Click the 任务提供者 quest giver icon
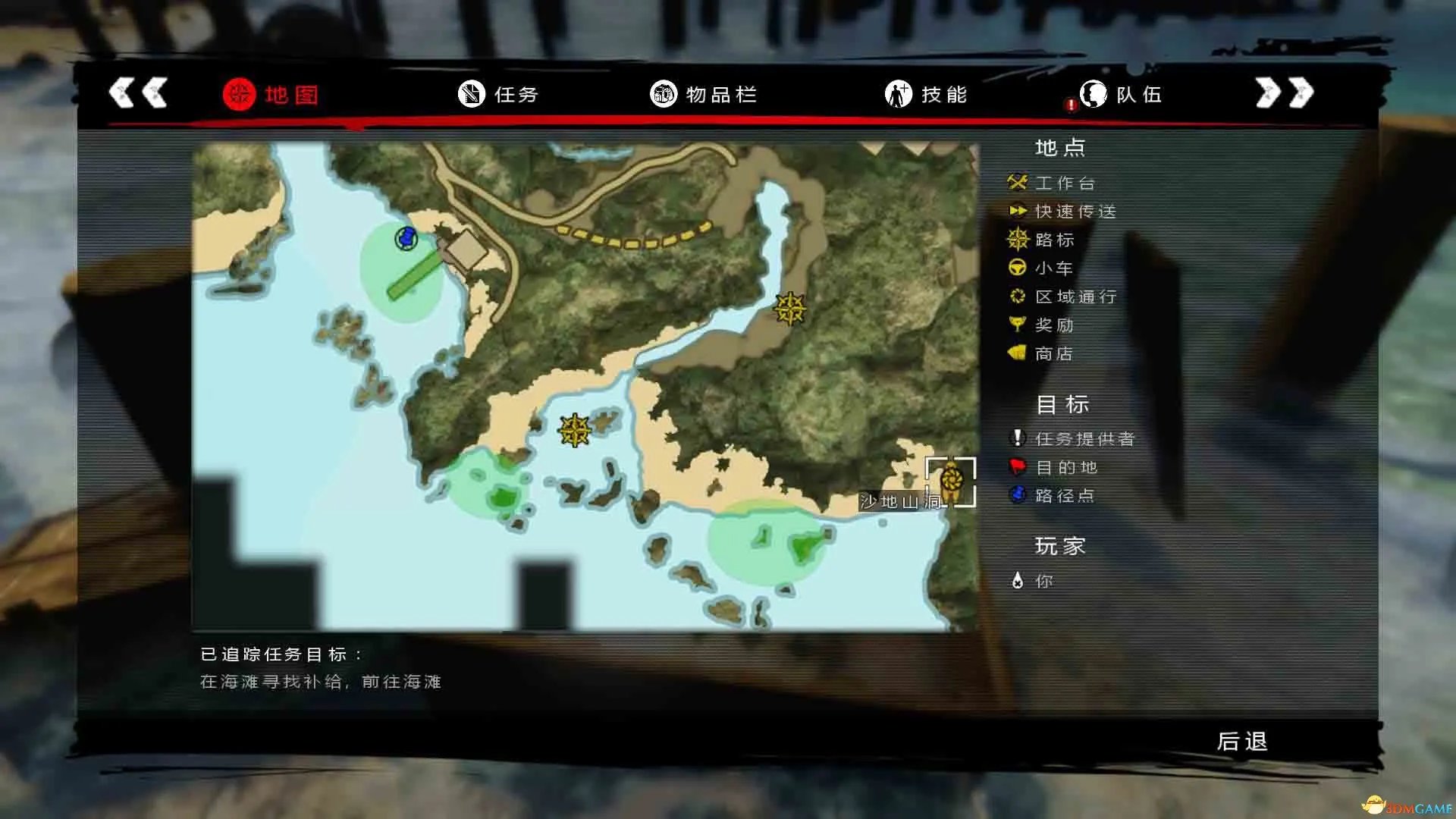This screenshot has width=1456, height=819. click(x=1018, y=438)
